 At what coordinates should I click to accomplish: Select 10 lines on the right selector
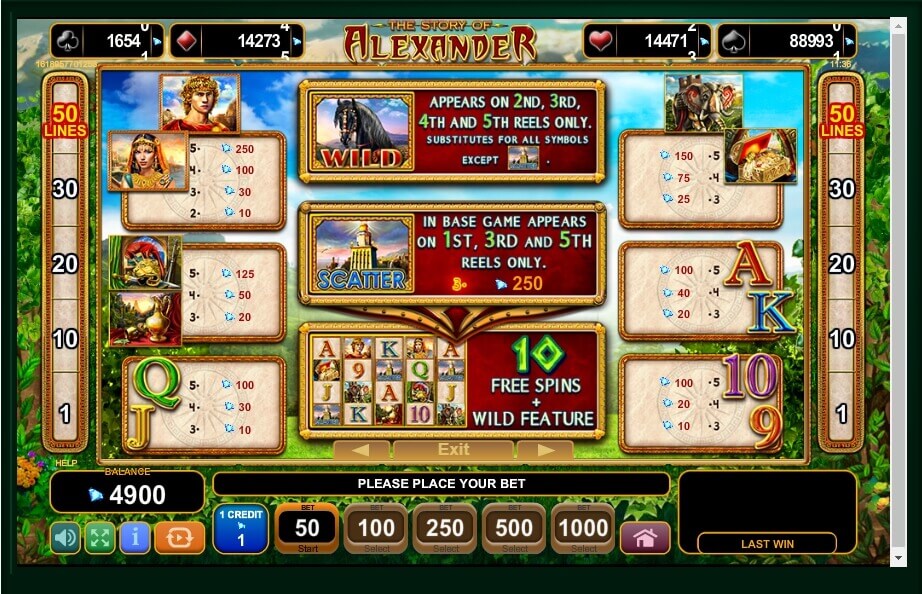pos(842,338)
